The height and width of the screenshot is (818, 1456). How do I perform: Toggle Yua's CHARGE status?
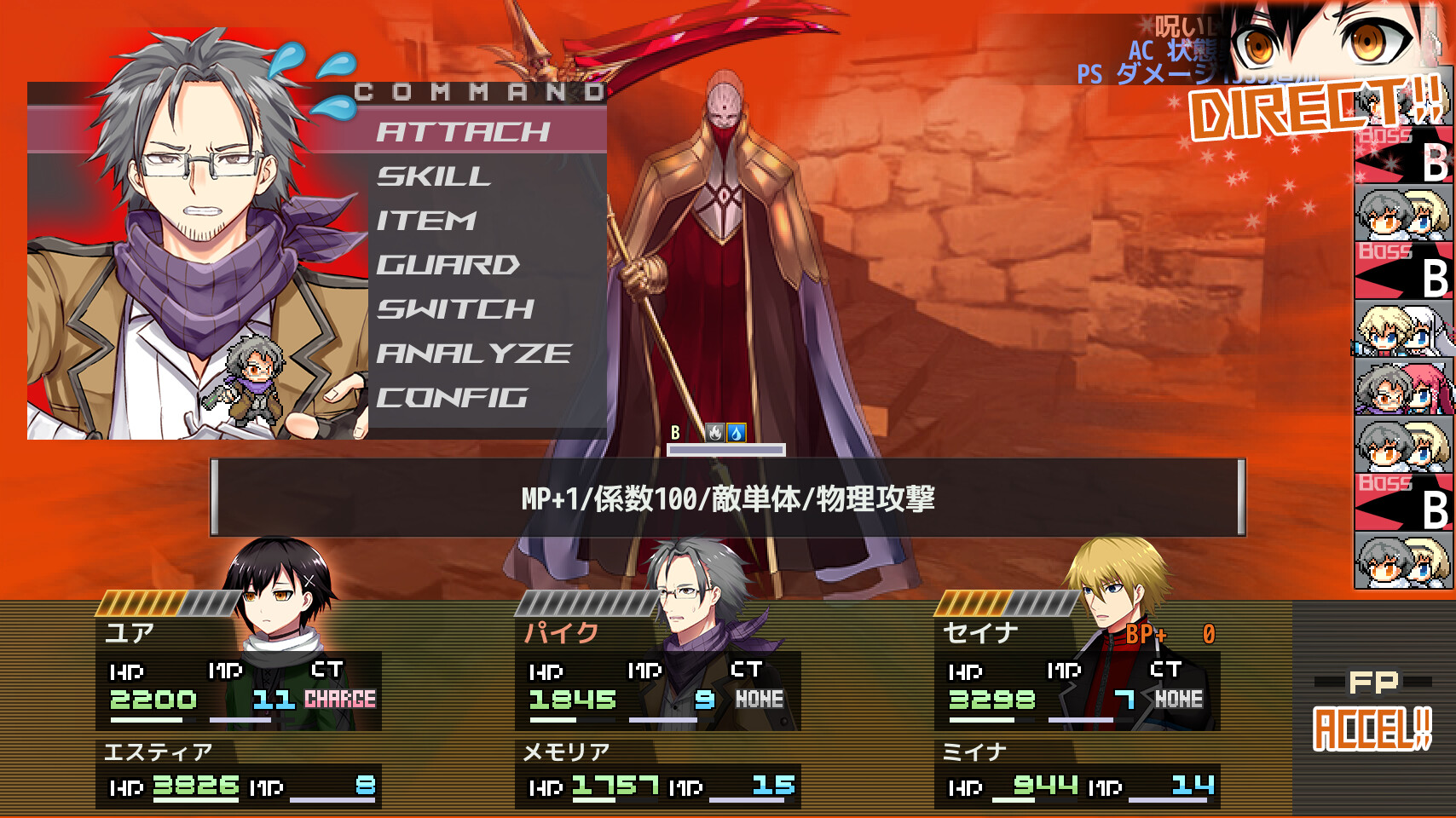pyautogui.click(x=338, y=699)
